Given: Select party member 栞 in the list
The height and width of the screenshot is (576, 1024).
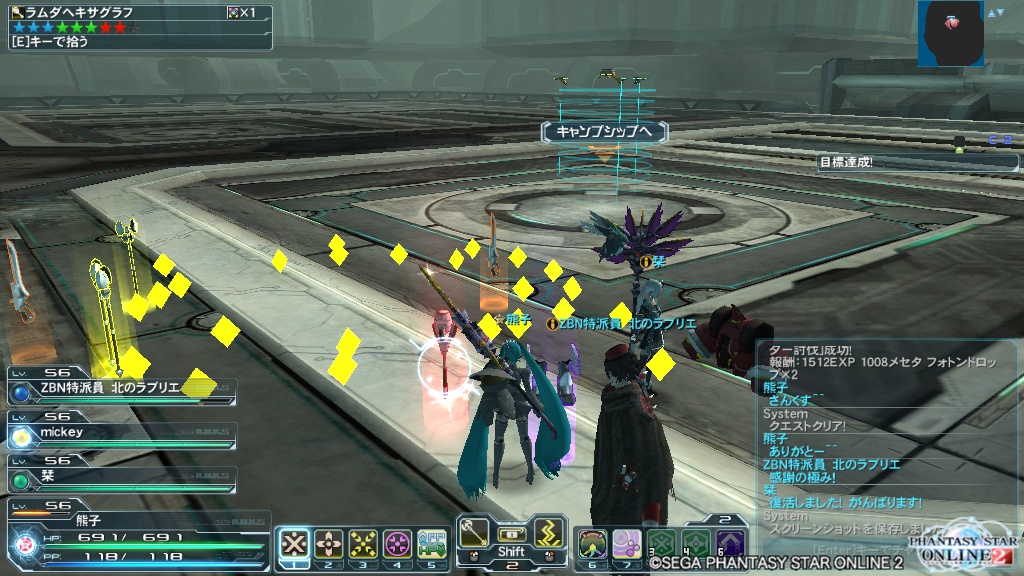Looking at the screenshot, I should (120, 478).
